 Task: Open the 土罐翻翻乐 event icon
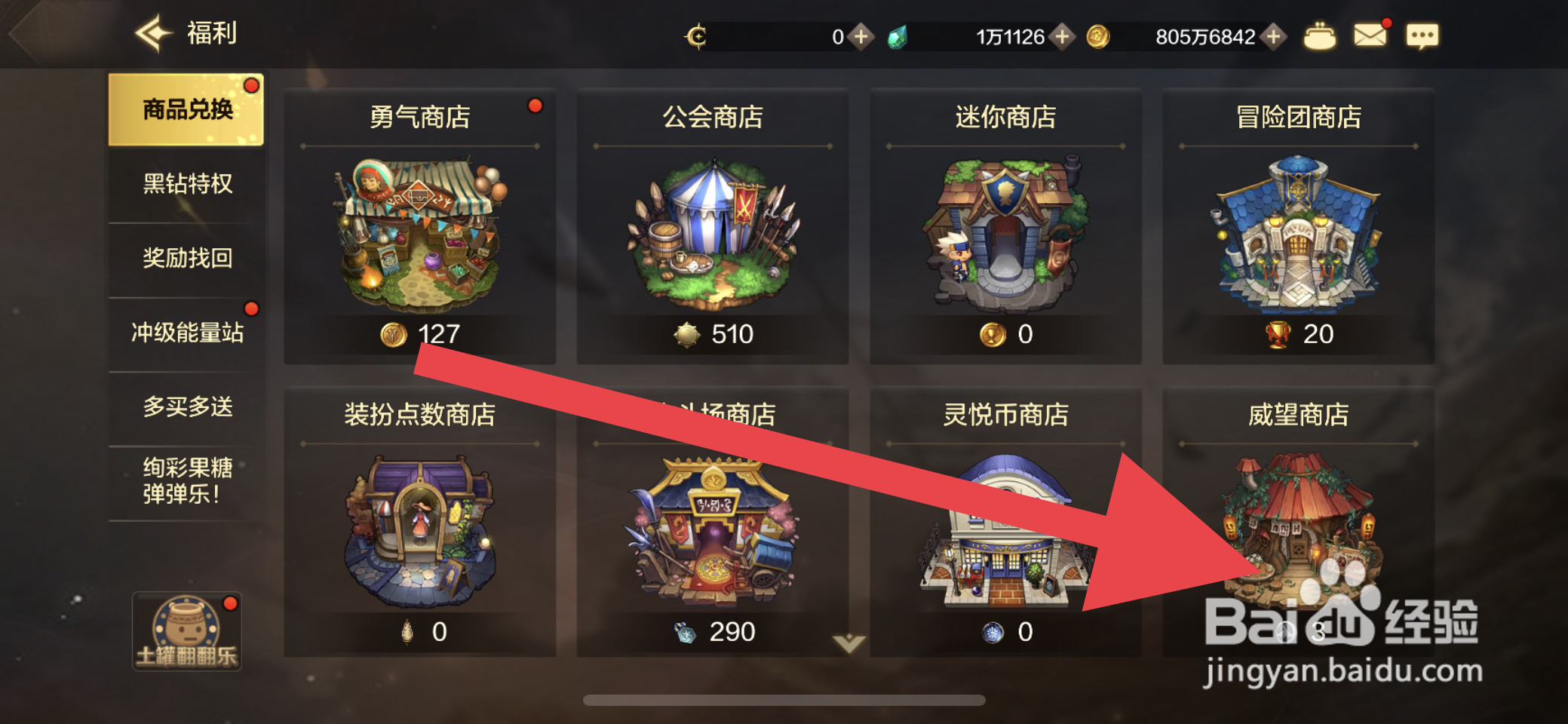click(187, 632)
